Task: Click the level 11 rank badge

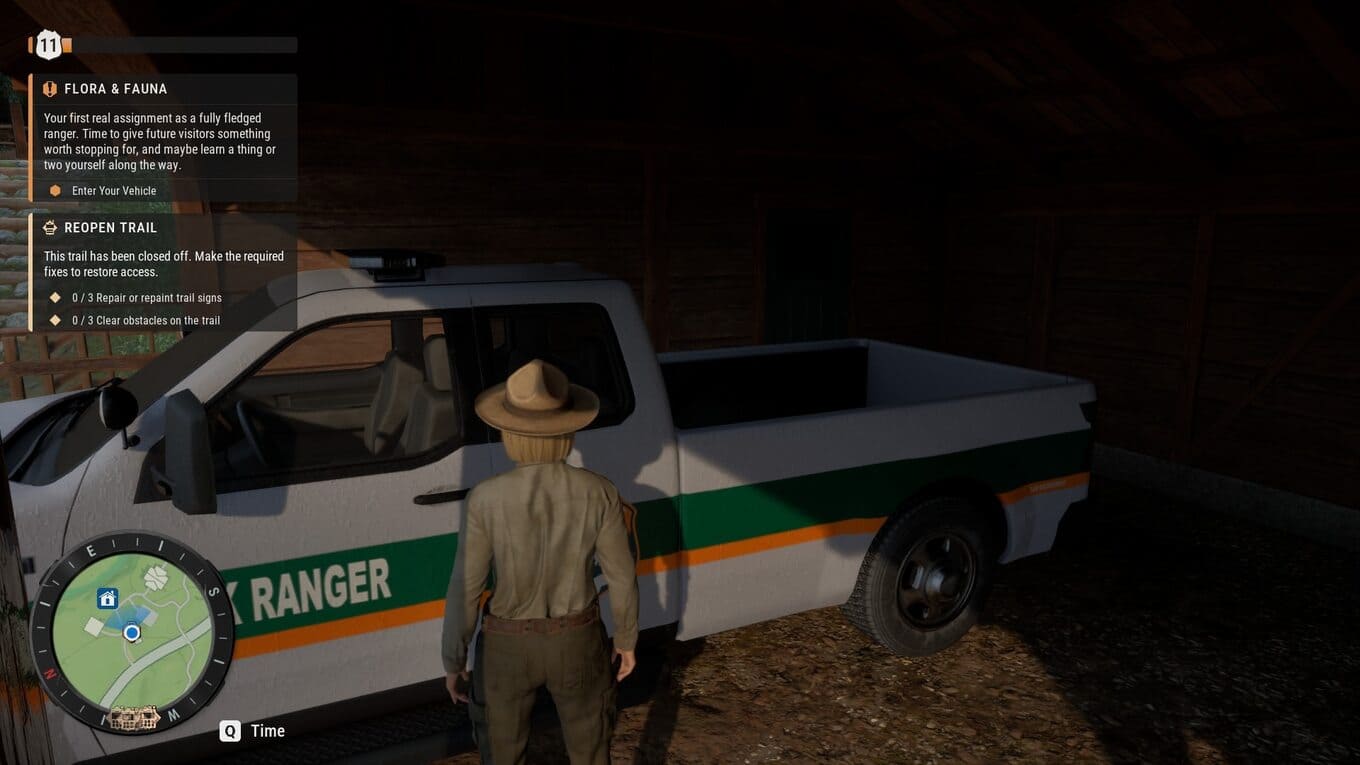Action: click(48, 45)
